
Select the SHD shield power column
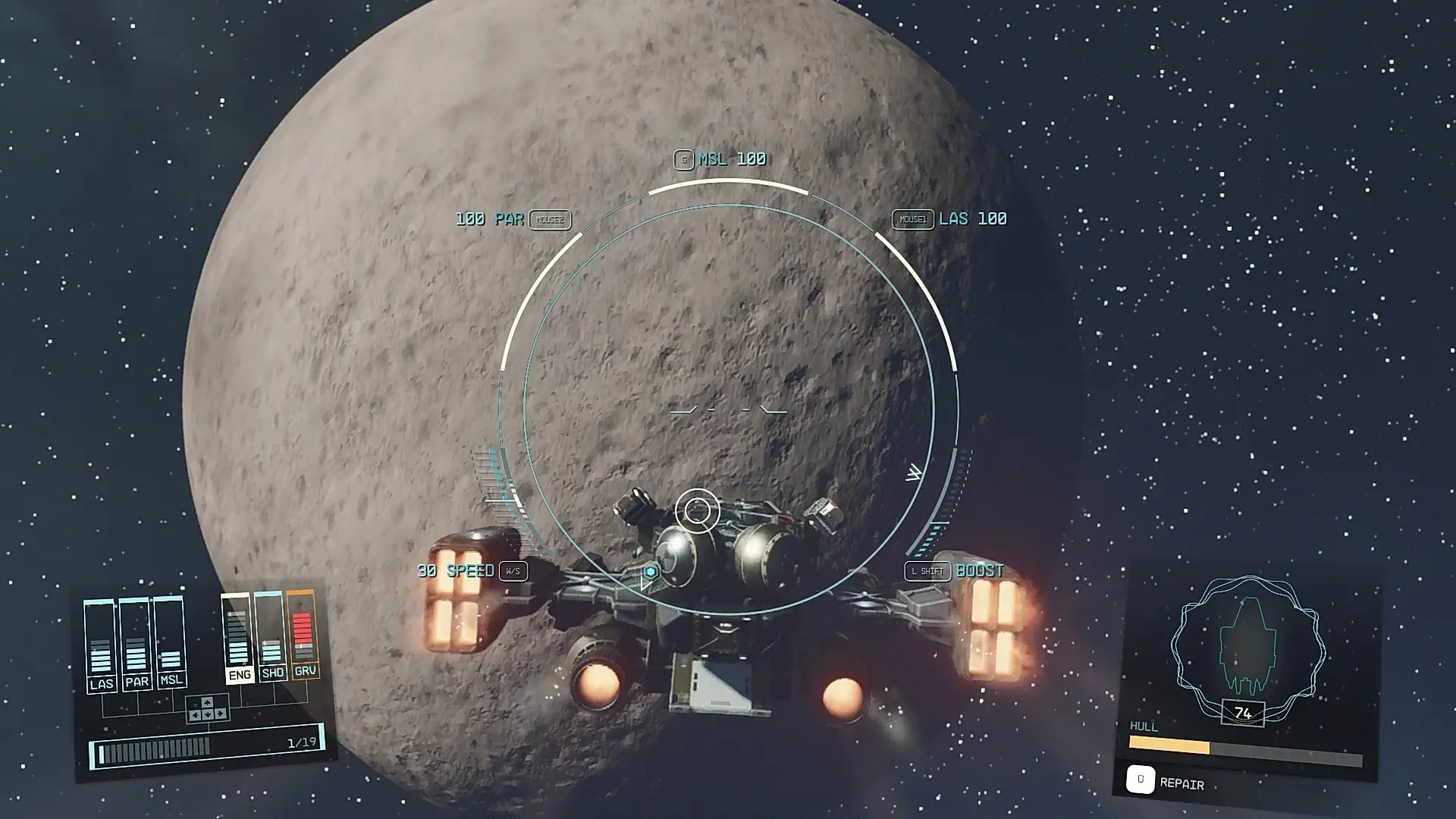[x=272, y=637]
